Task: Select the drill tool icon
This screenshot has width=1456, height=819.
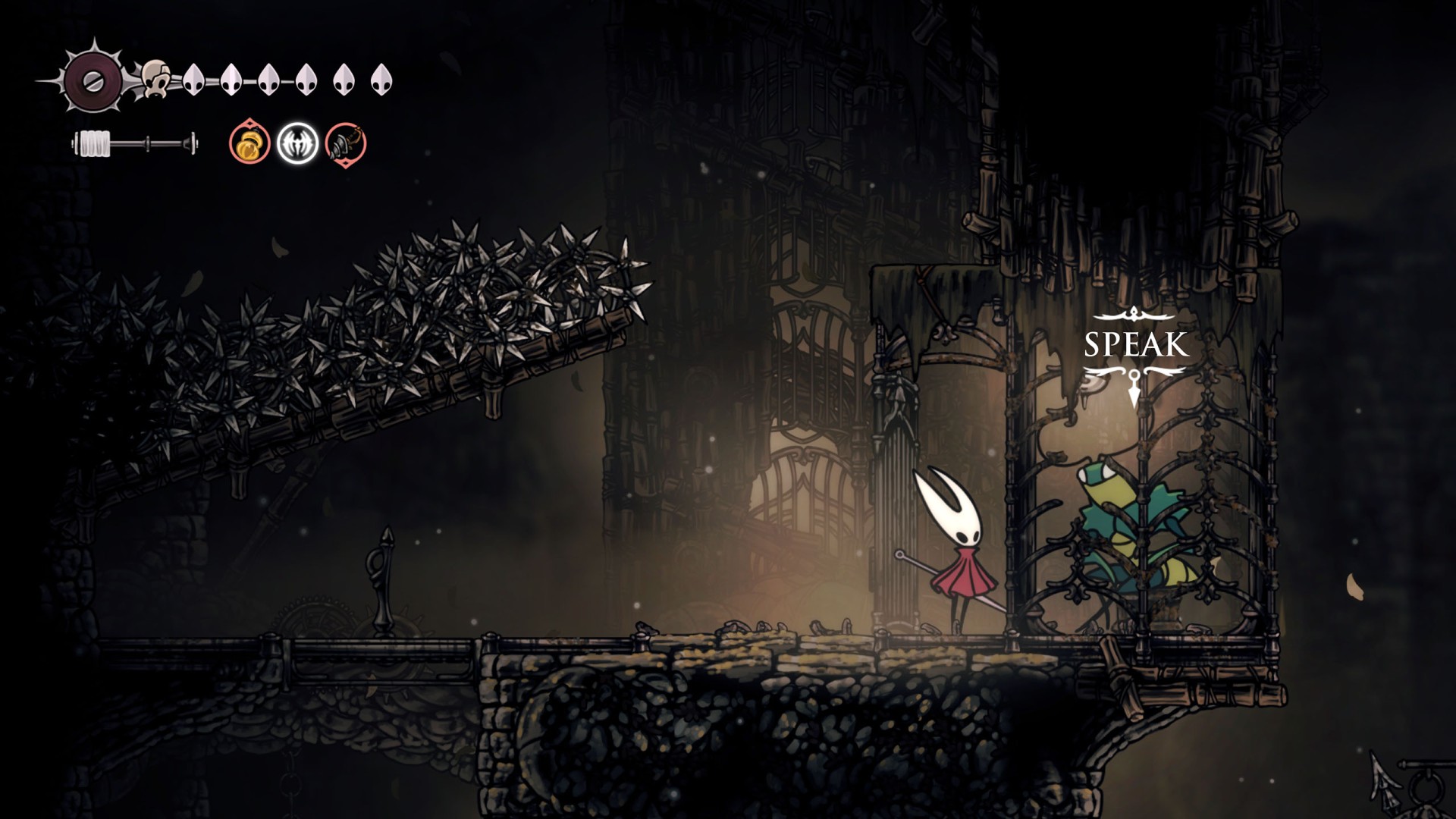Action: (x=346, y=143)
